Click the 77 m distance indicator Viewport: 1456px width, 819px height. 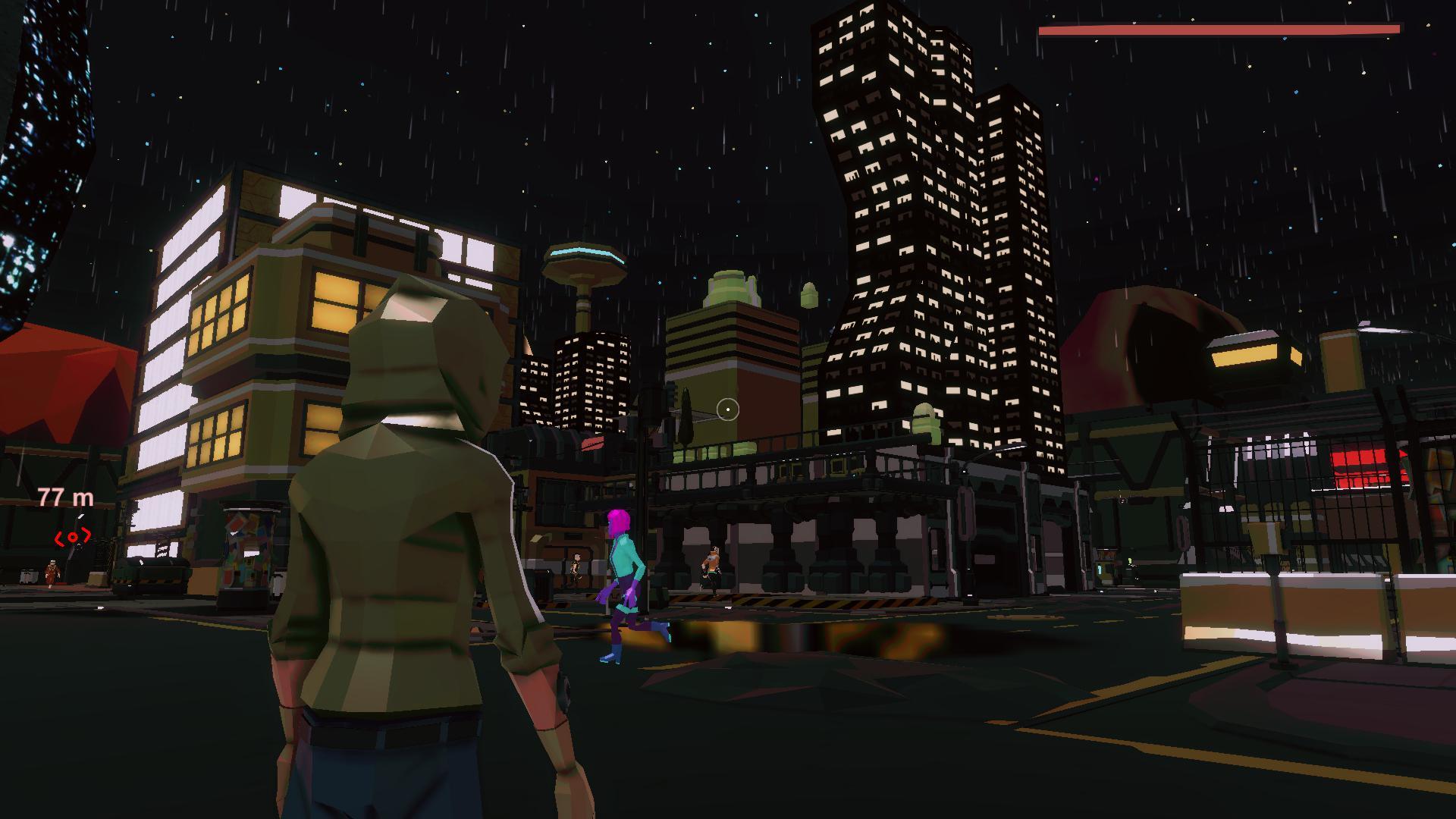[64, 497]
